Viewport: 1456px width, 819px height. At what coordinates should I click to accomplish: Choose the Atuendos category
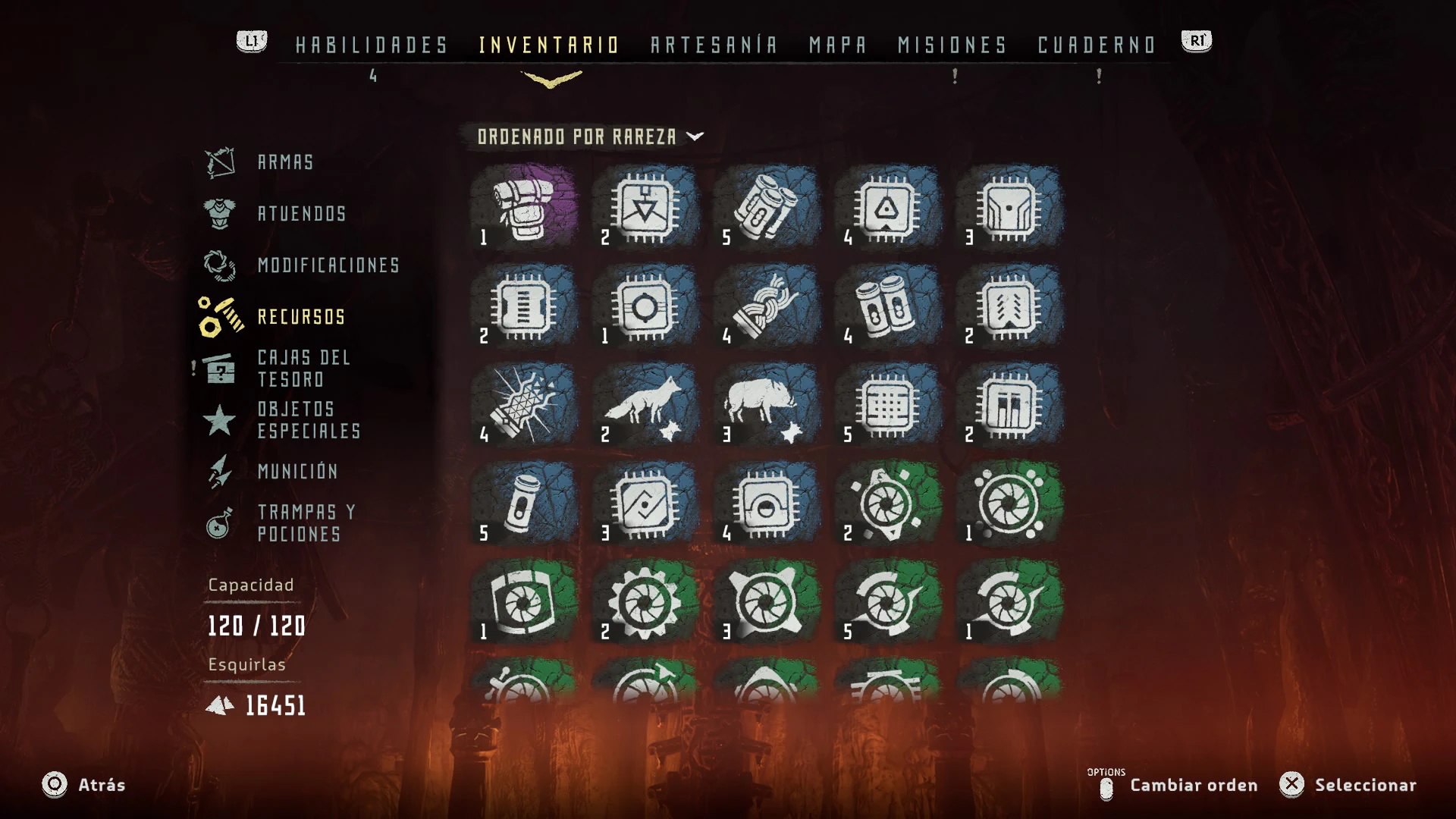pyautogui.click(x=301, y=214)
